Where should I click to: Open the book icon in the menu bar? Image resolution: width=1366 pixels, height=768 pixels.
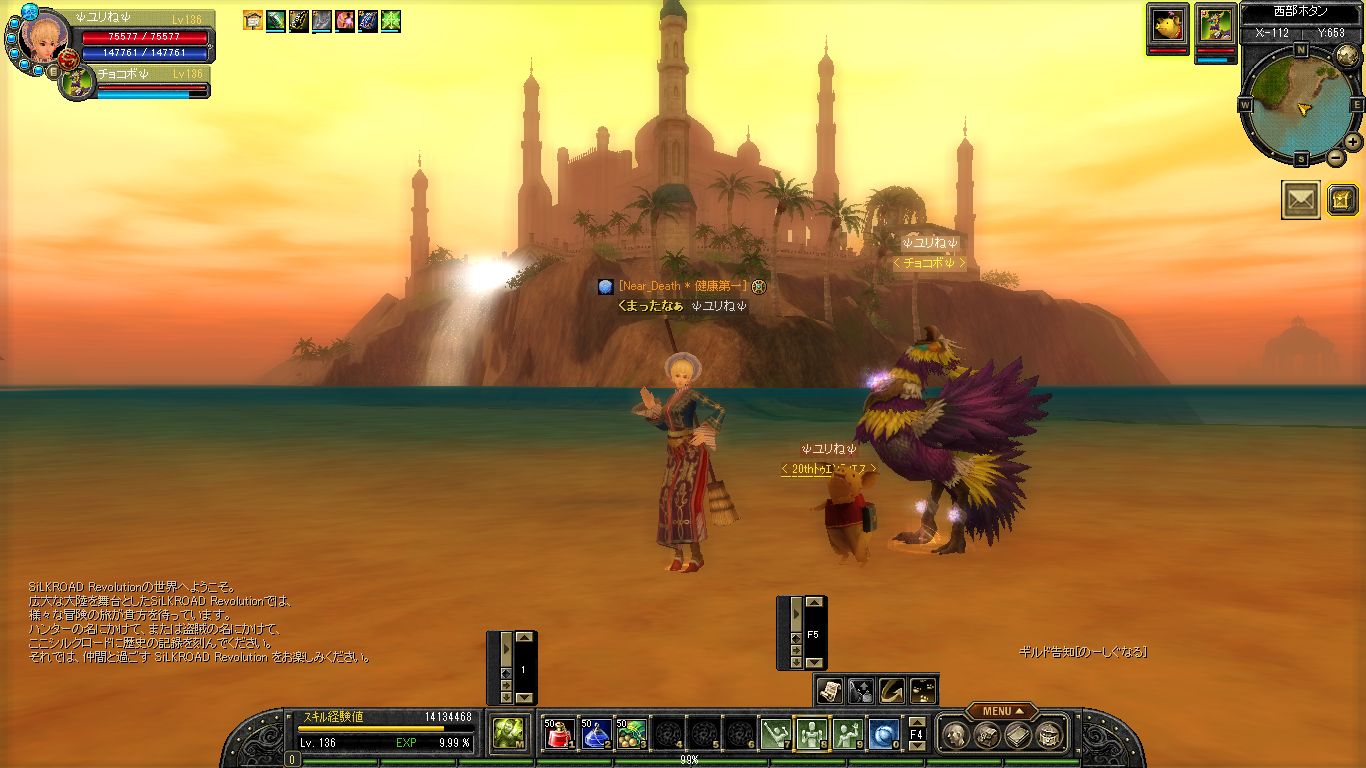(1018, 736)
